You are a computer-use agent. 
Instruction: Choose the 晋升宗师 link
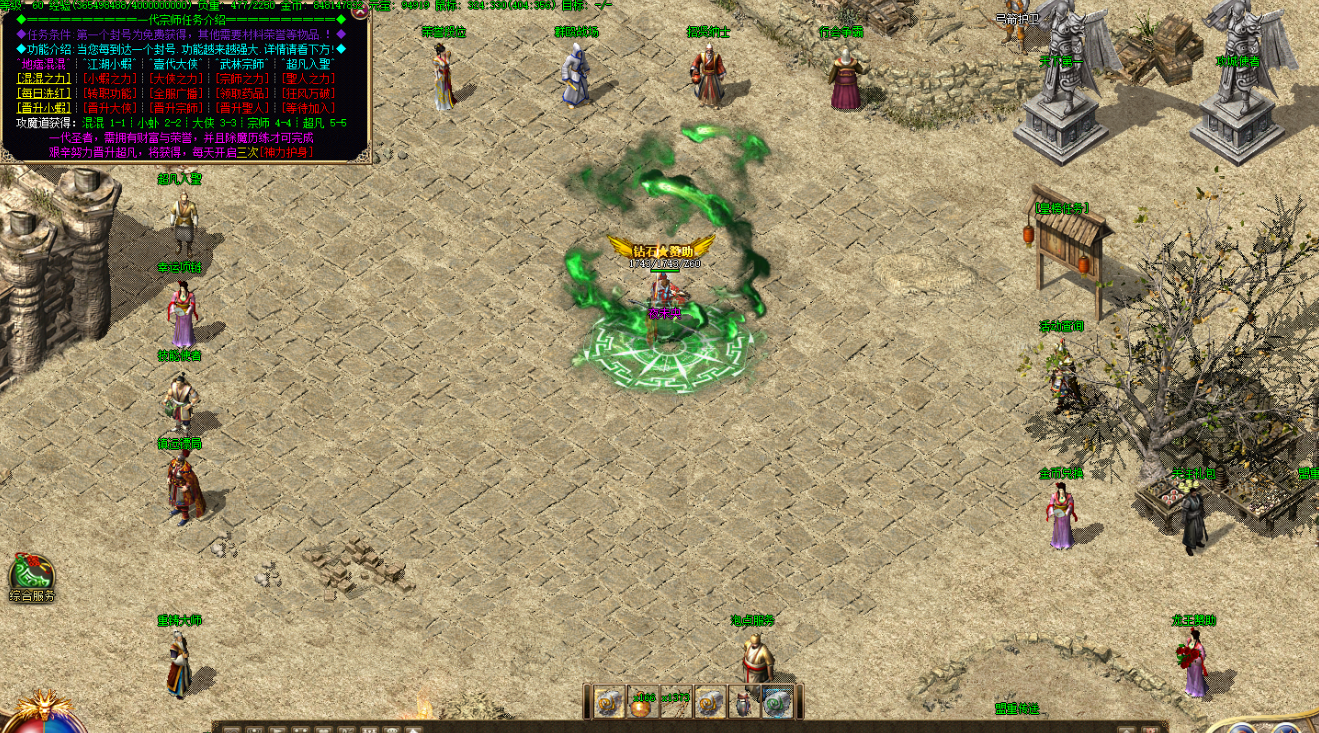(x=175, y=108)
